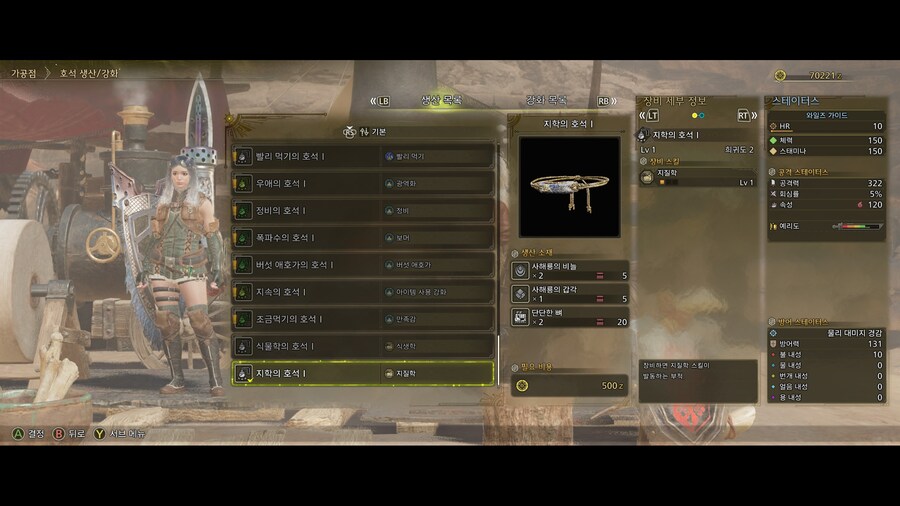This screenshot has width=900, height=506.
Task: Select the 정비의 호석 I entry
Action: tap(363, 211)
